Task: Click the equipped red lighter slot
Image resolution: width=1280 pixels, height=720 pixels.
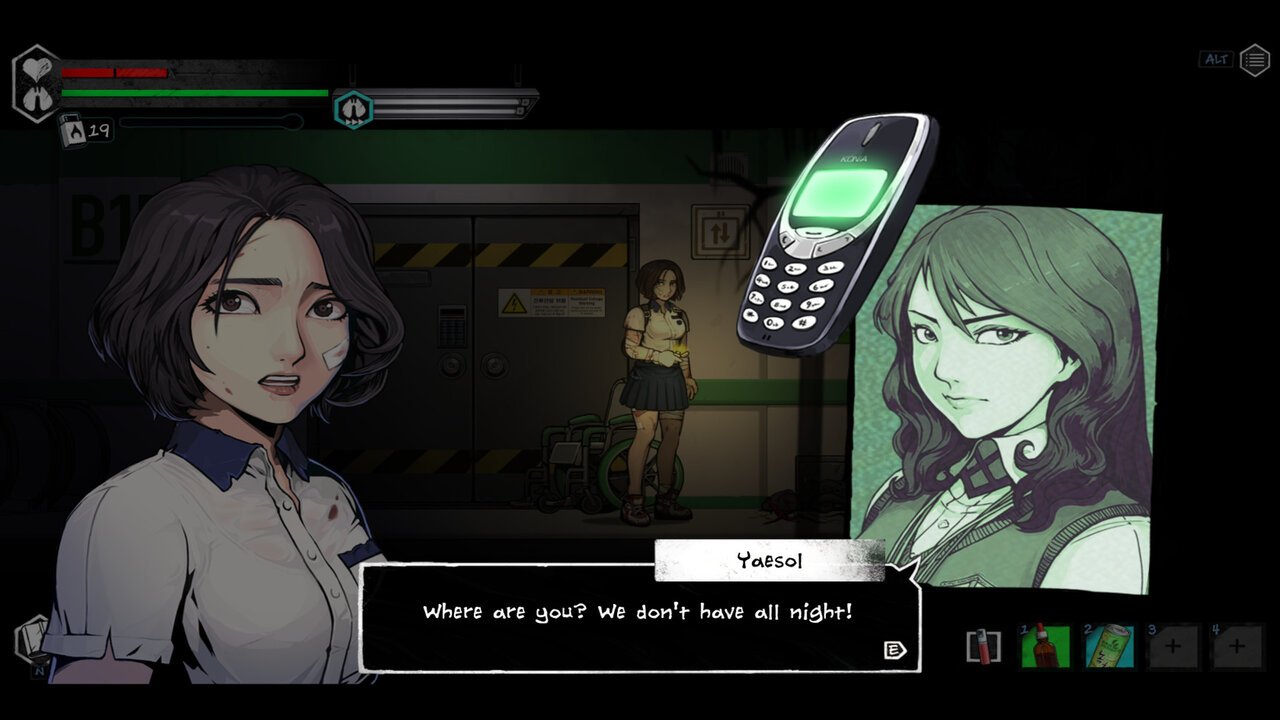Action: [983, 647]
